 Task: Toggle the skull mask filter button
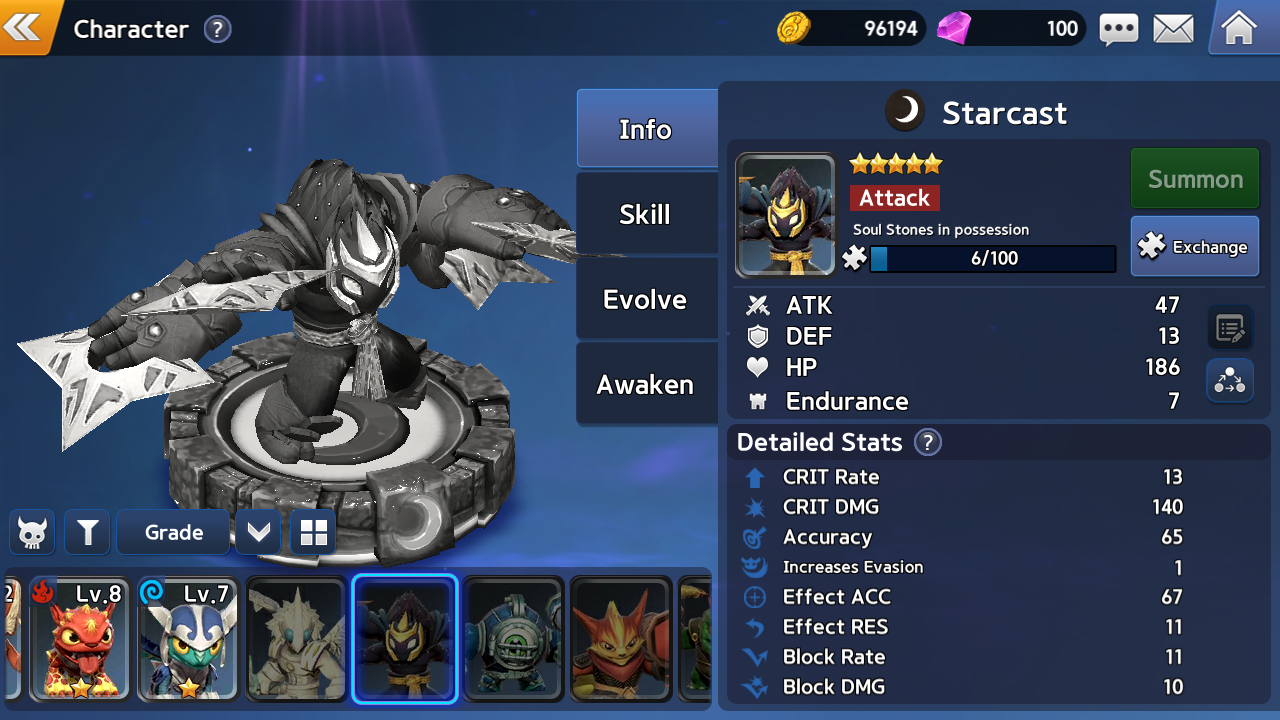coord(32,533)
